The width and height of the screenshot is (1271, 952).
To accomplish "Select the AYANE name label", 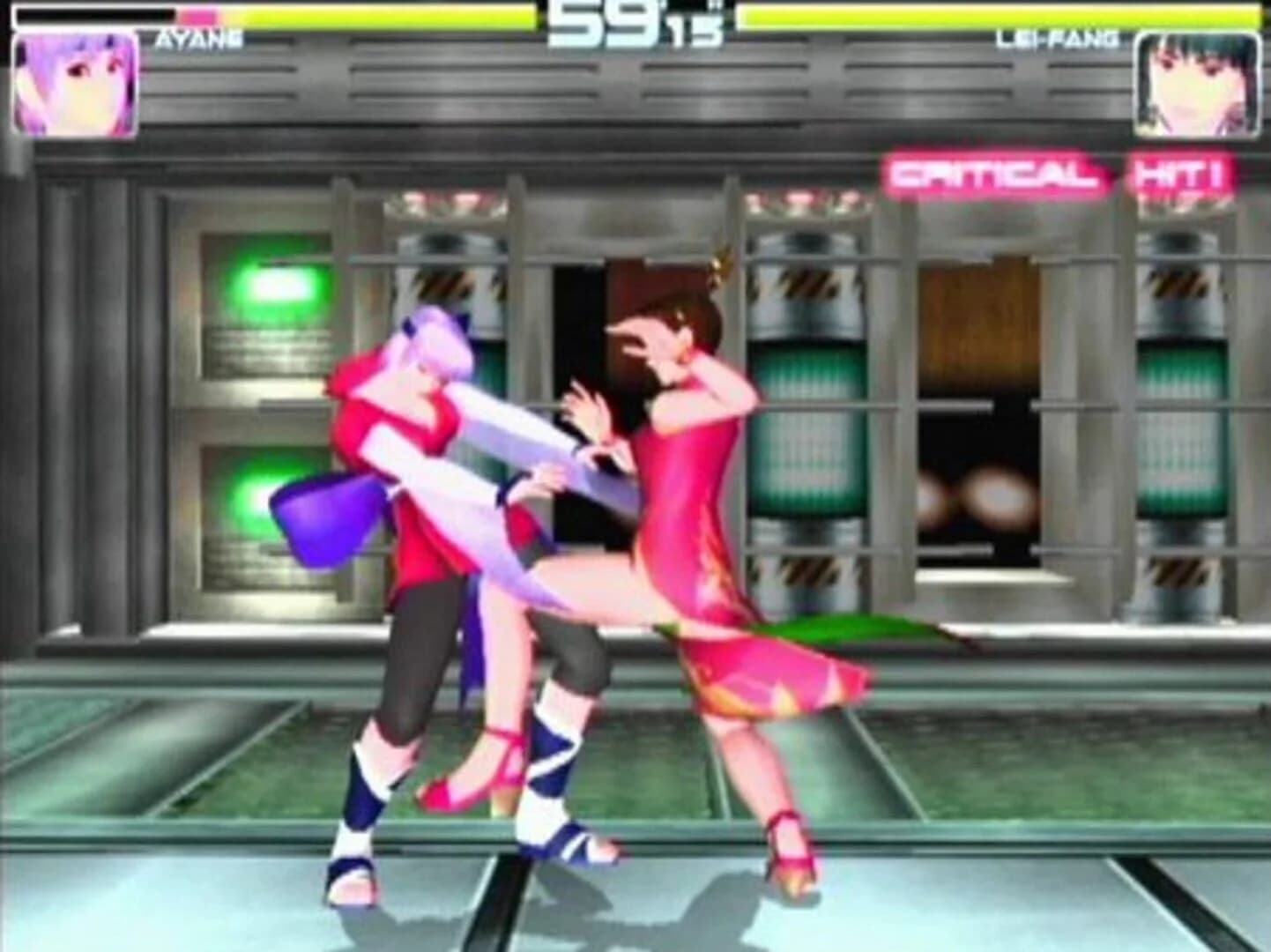I will pyautogui.click(x=196, y=38).
